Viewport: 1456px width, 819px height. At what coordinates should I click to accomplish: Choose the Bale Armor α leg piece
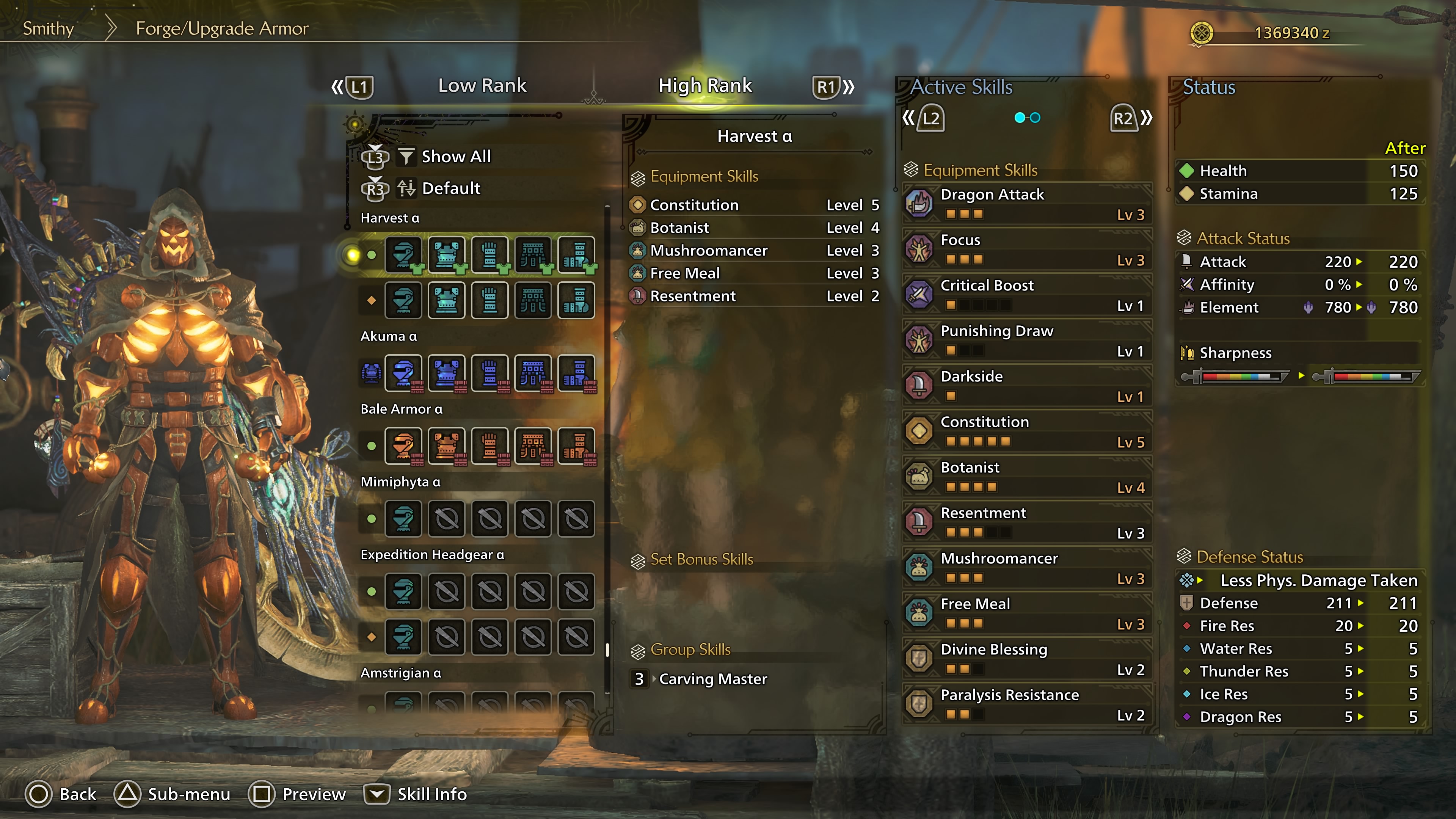coord(576,446)
